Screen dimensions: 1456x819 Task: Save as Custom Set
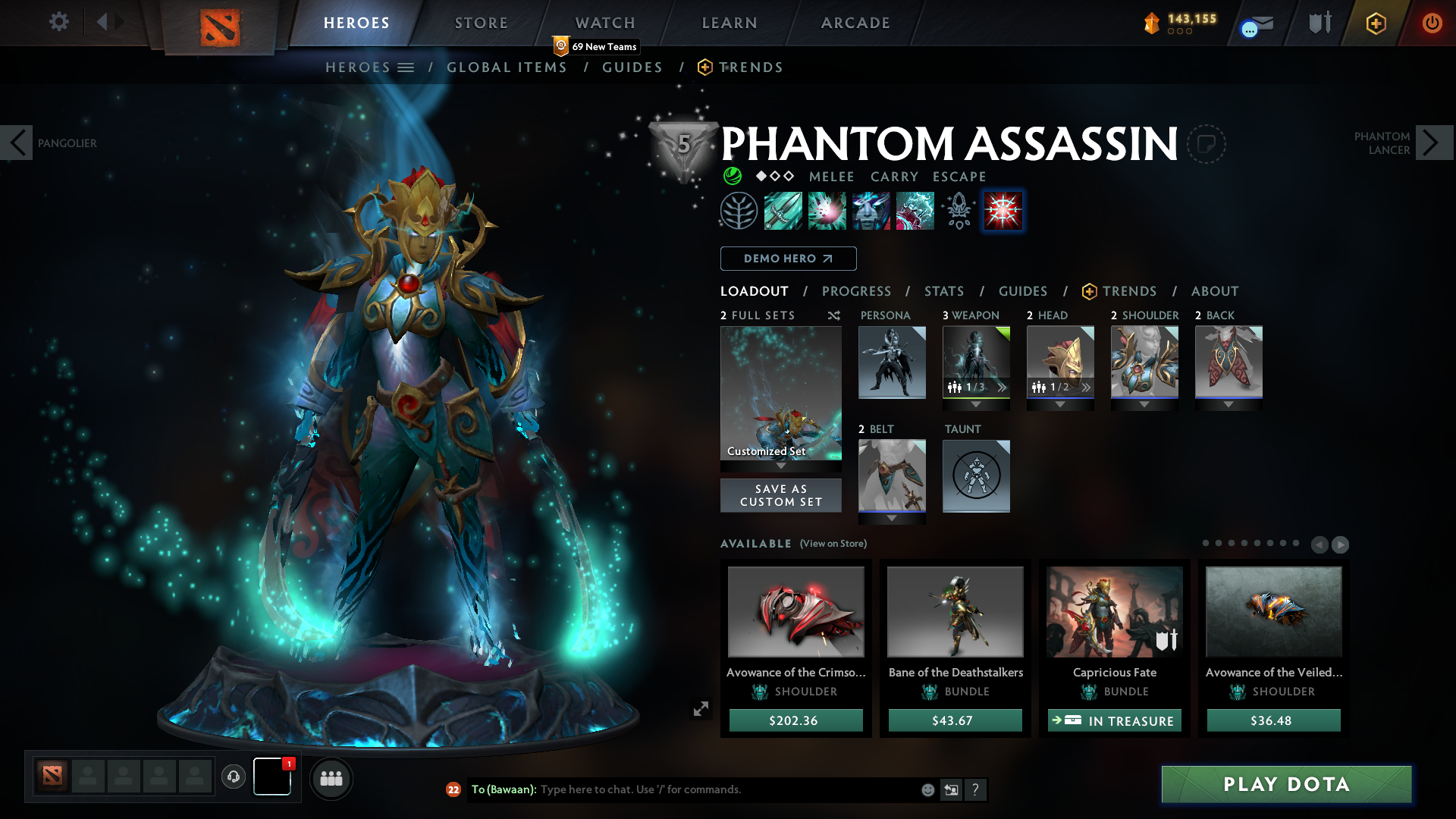(780, 495)
